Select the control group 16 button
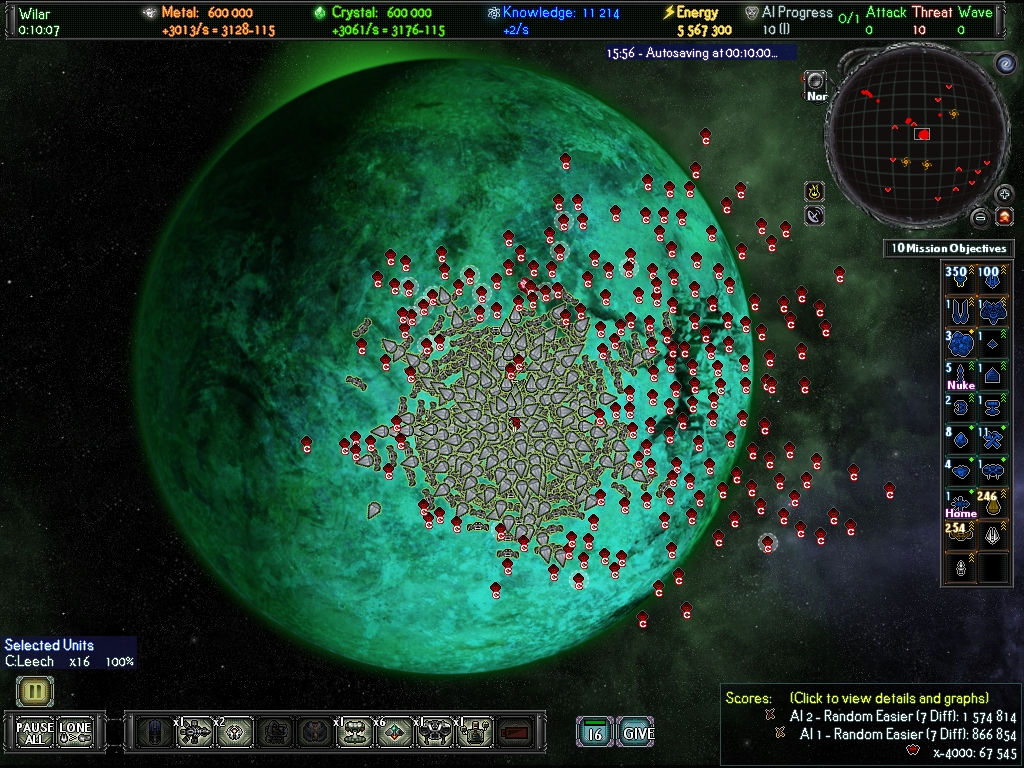This screenshot has height=768, width=1024. click(x=595, y=733)
